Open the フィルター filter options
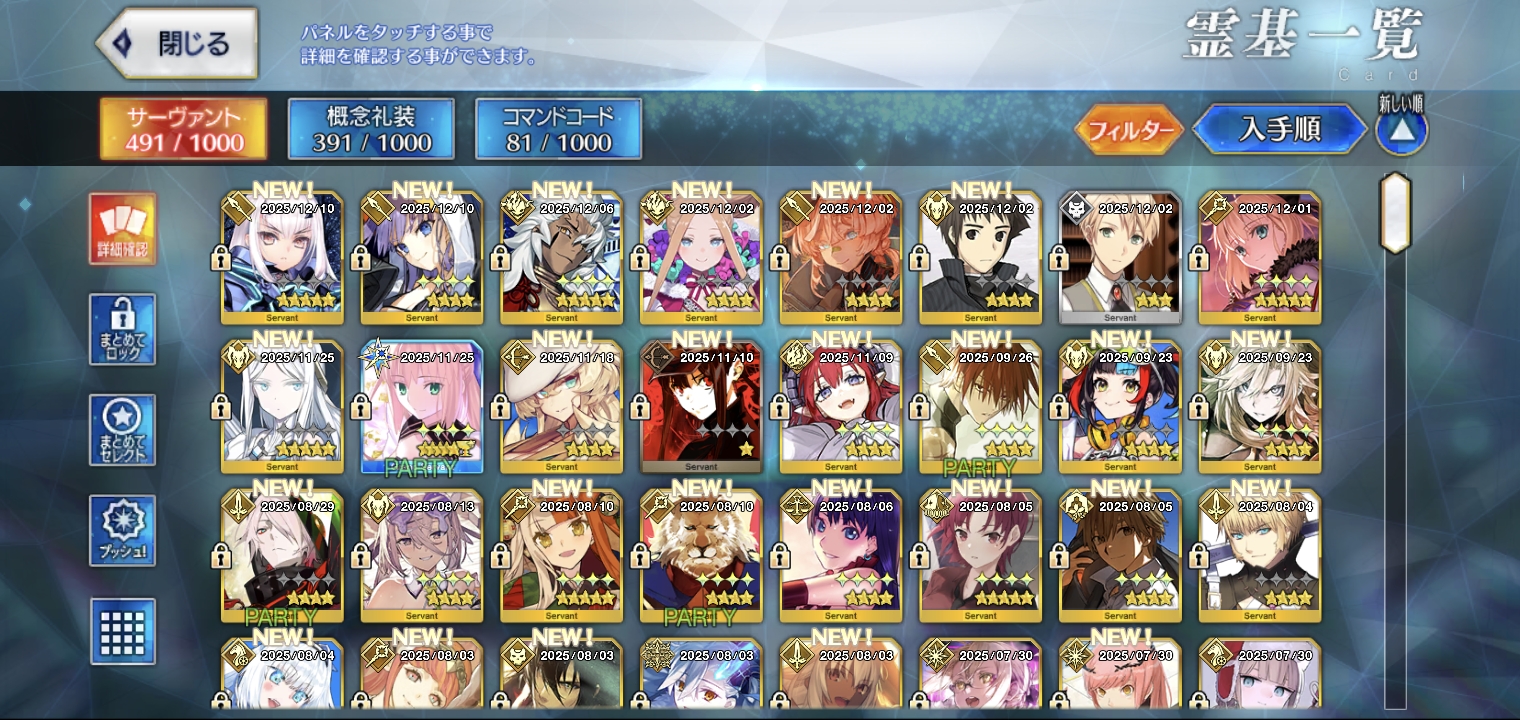 pos(1130,130)
